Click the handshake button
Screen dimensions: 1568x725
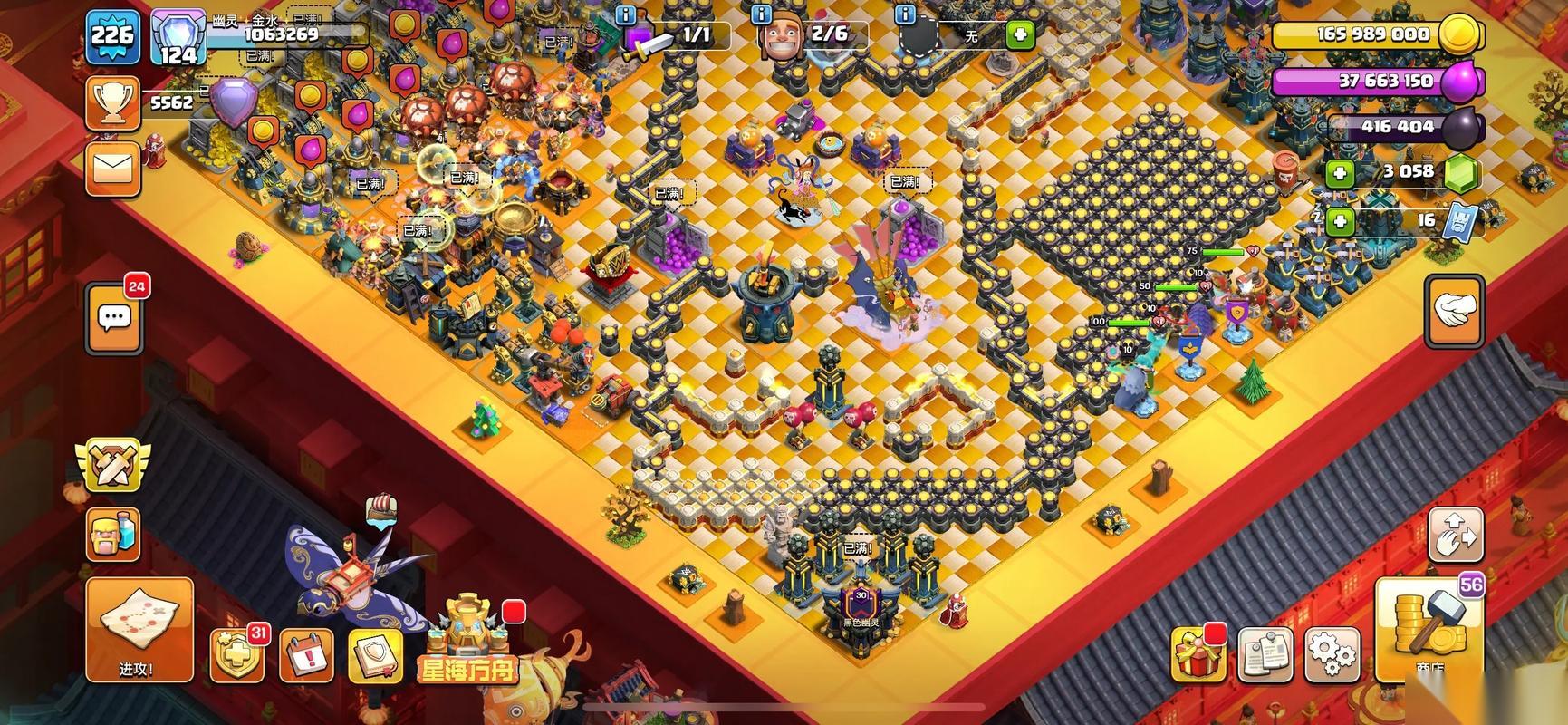click(x=1453, y=311)
